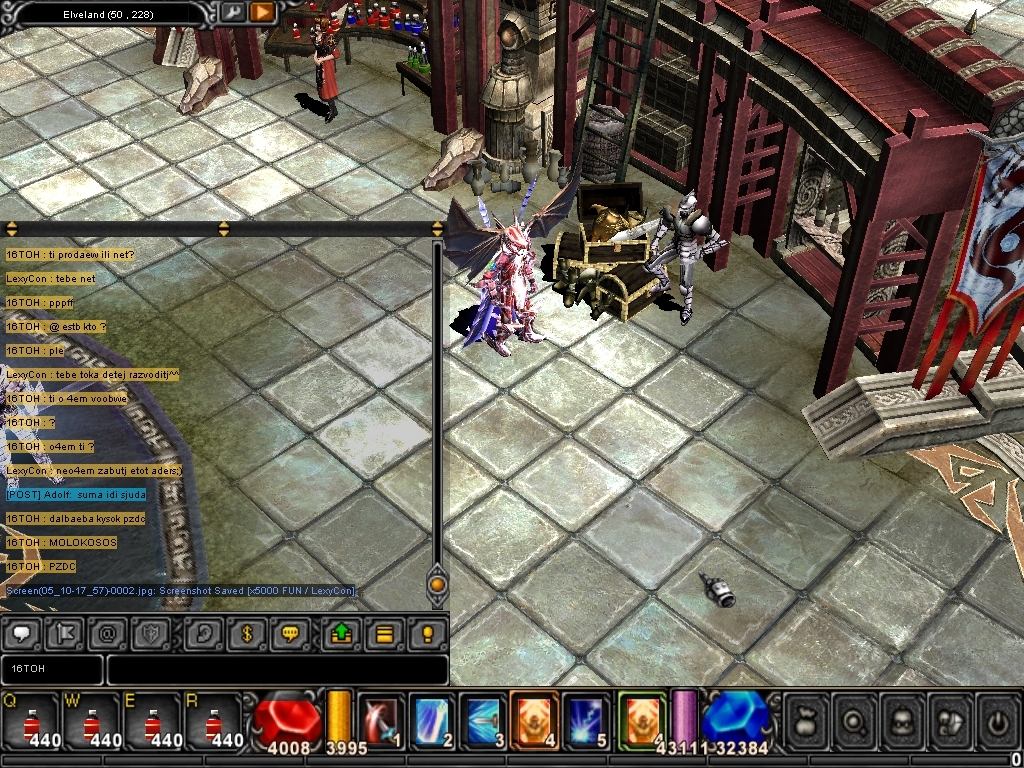Click the yellow exclamation mark button
Image resolution: width=1024 pixels, height=768 pixels.
pos(427,633)
